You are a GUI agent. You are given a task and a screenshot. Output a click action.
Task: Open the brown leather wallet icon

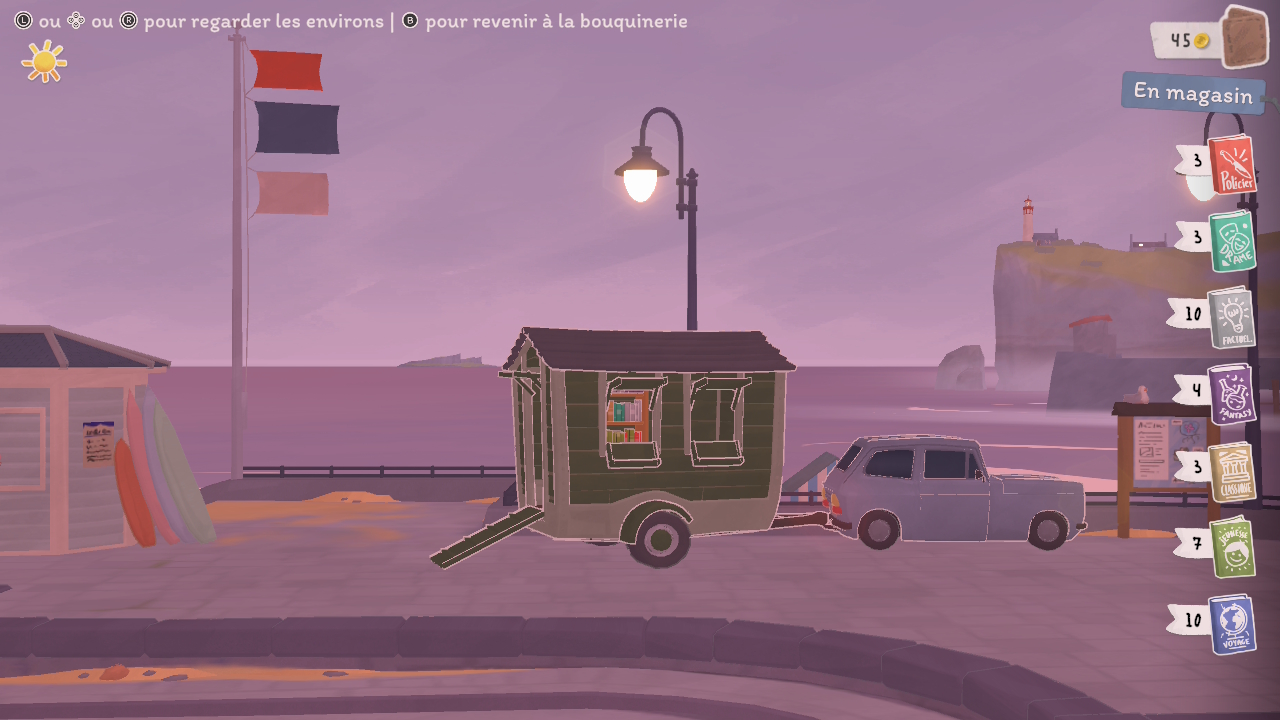coord(1244,37)
